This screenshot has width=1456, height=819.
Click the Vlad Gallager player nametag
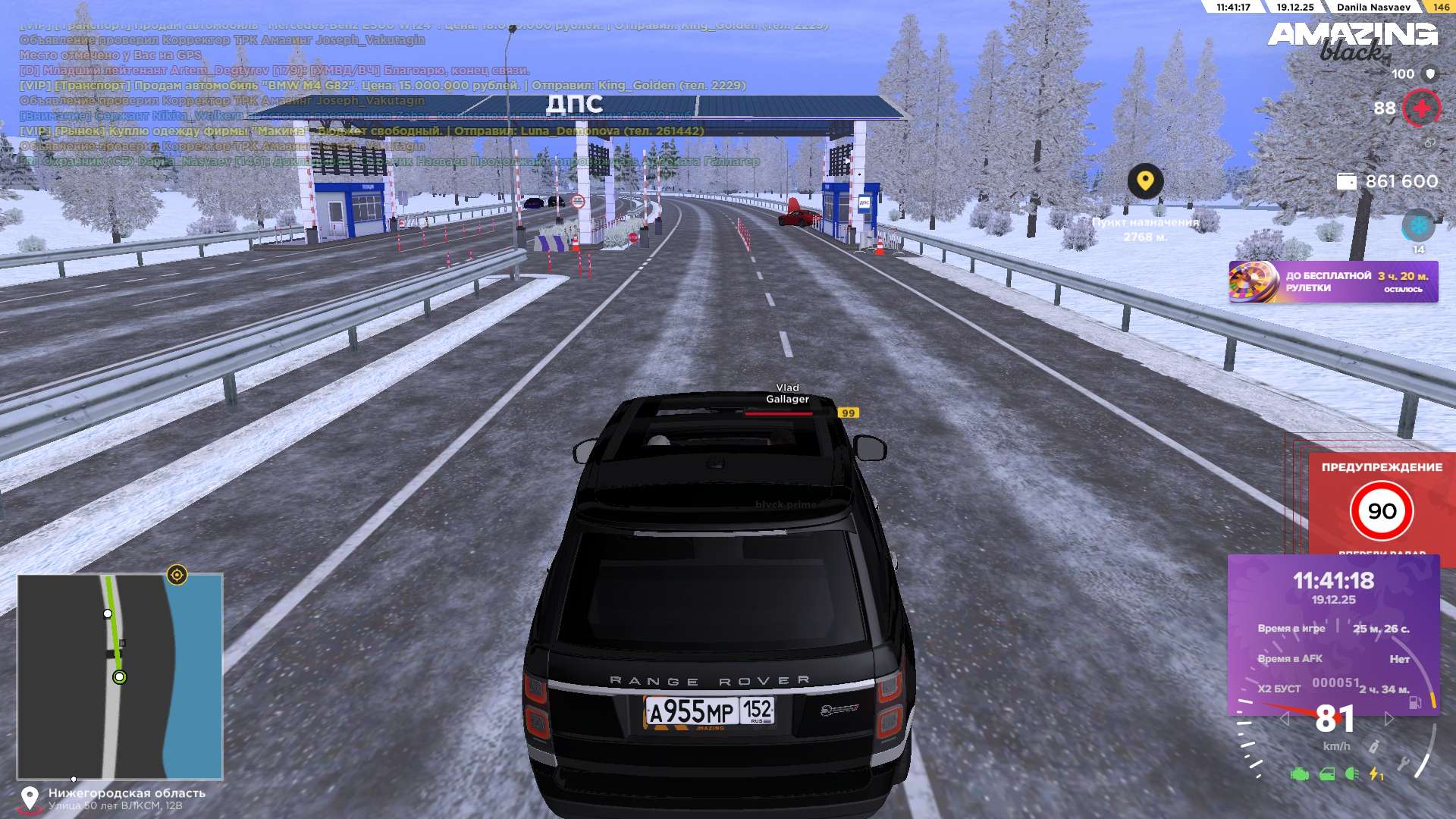click(x=787, y=394)
